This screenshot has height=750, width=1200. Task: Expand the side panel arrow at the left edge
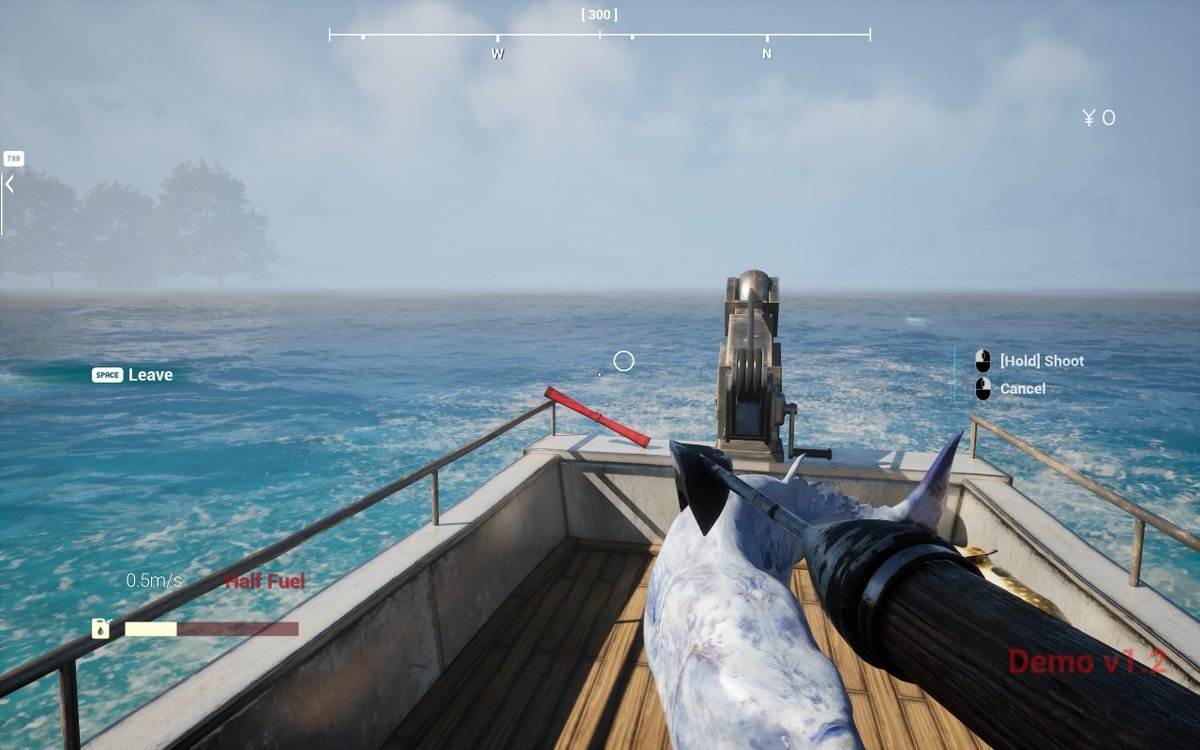(x=9, y=185)
